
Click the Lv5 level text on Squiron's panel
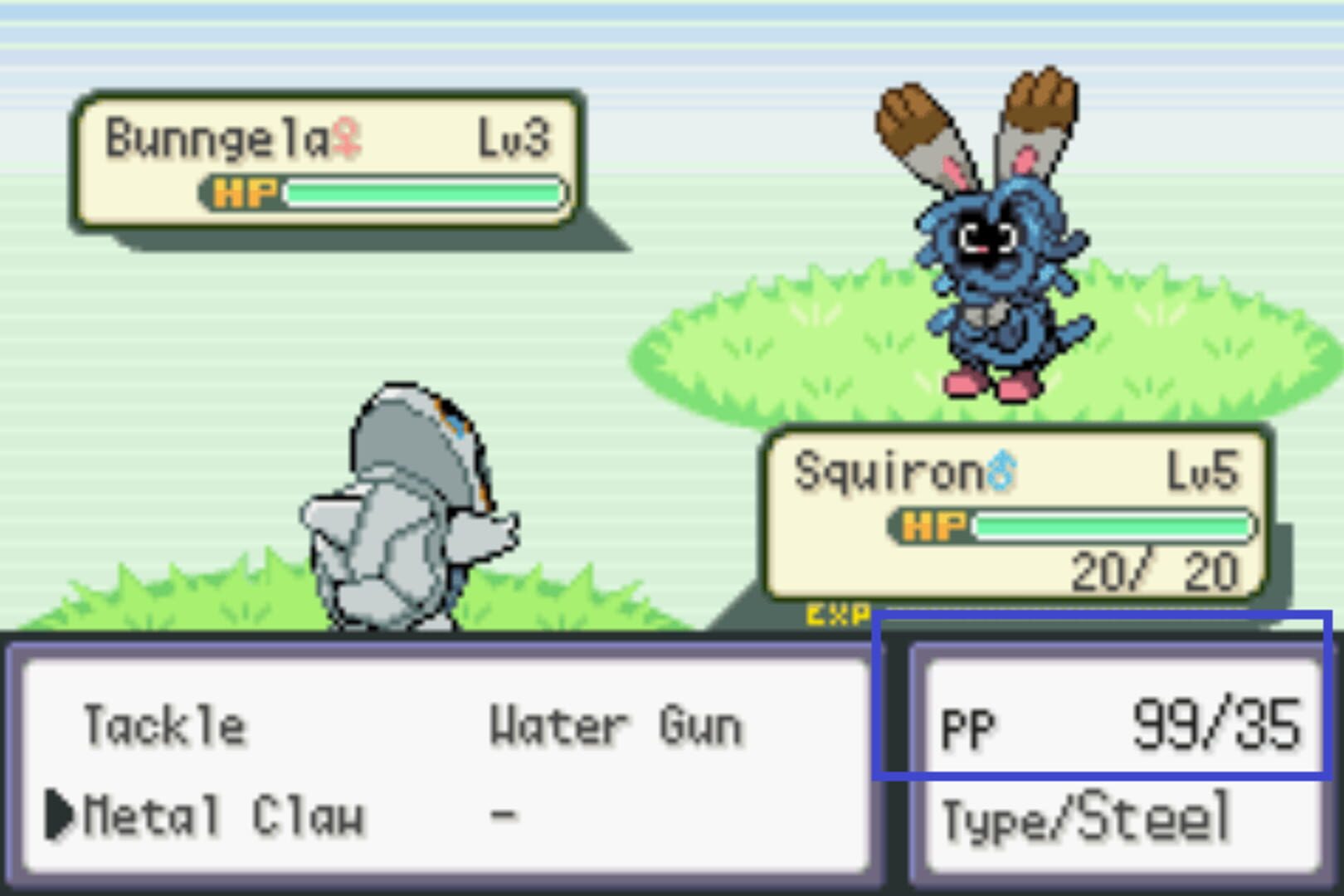(x=1203, y=469)
